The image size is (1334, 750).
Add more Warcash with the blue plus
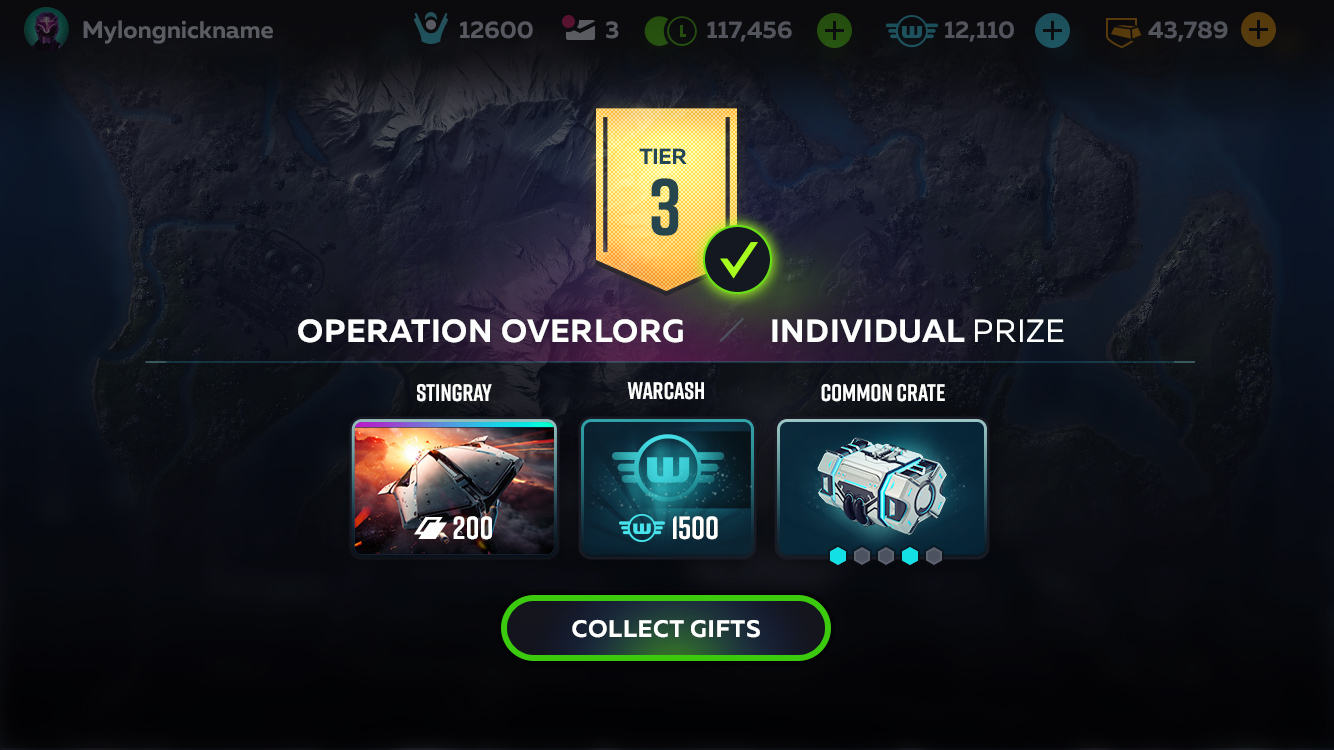1051,31
